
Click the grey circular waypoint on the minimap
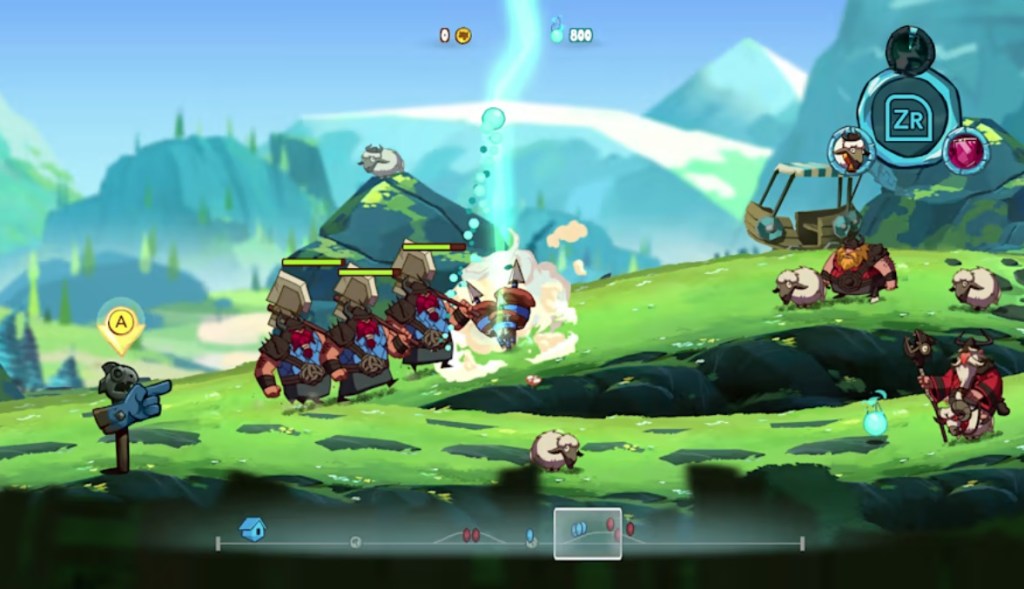pyautogui.click(x=355, y=542)
